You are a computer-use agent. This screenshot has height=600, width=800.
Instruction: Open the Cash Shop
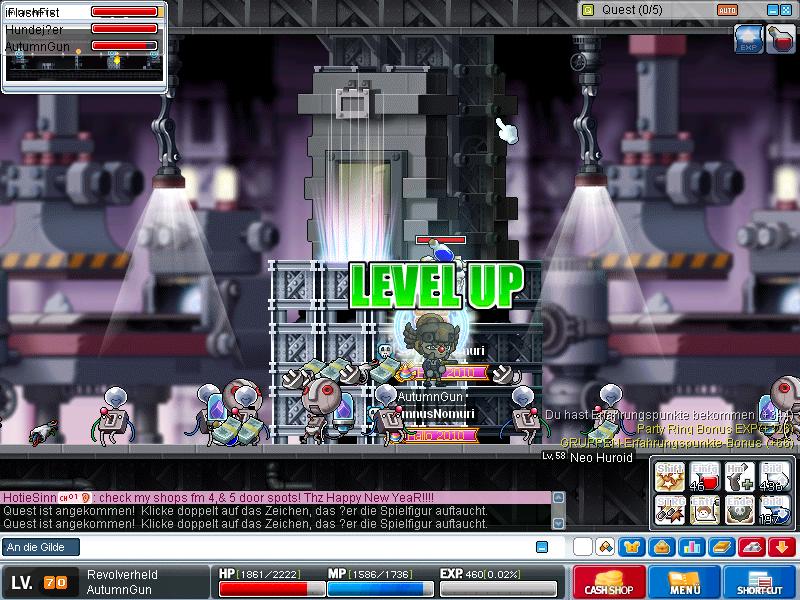[x=609, y=583]
